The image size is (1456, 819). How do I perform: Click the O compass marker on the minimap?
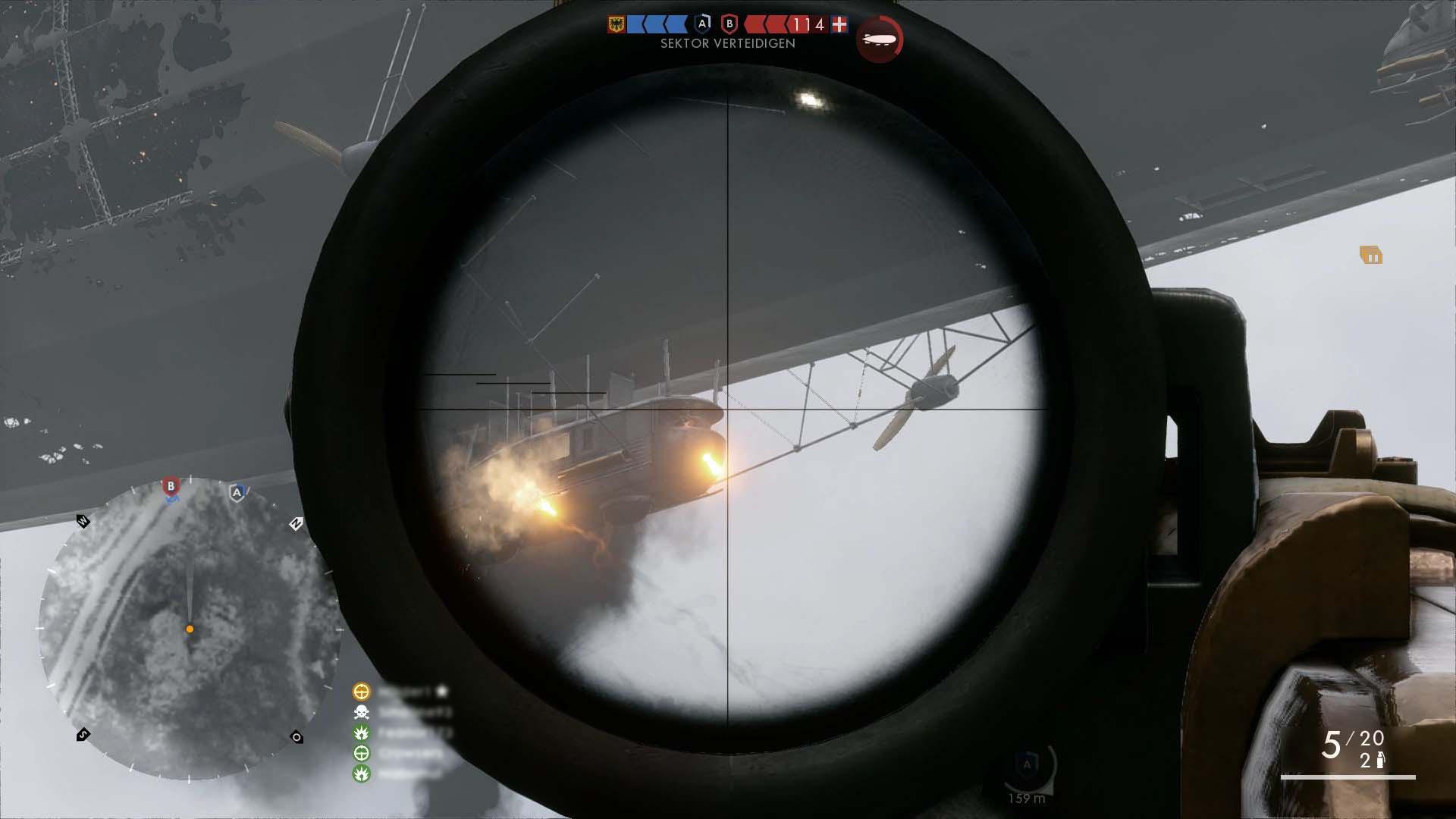point(297,737)
